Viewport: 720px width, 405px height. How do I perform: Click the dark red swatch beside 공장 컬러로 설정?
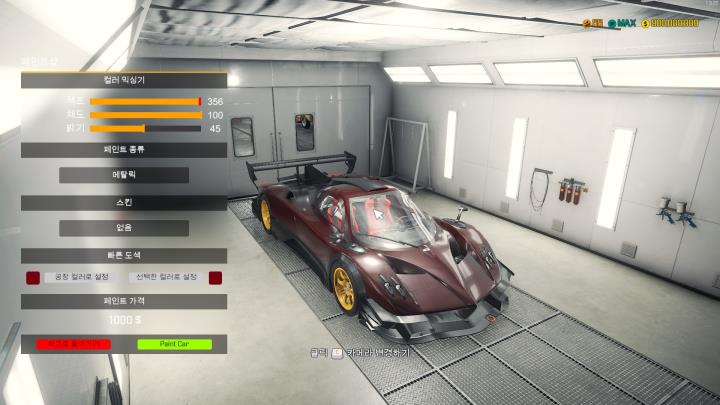coord(33,277)
